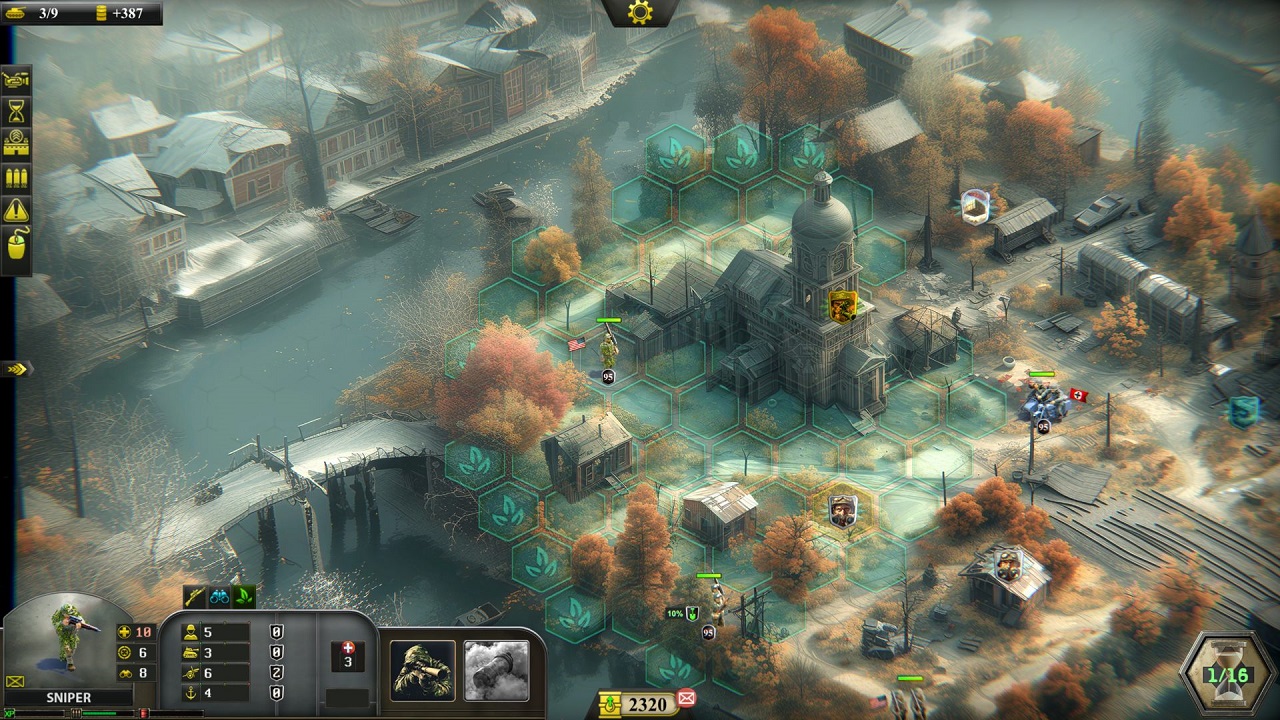1280x720 pixels.
Task: Select the green leaf camouflage trait icon
Action: pos(243,597)
